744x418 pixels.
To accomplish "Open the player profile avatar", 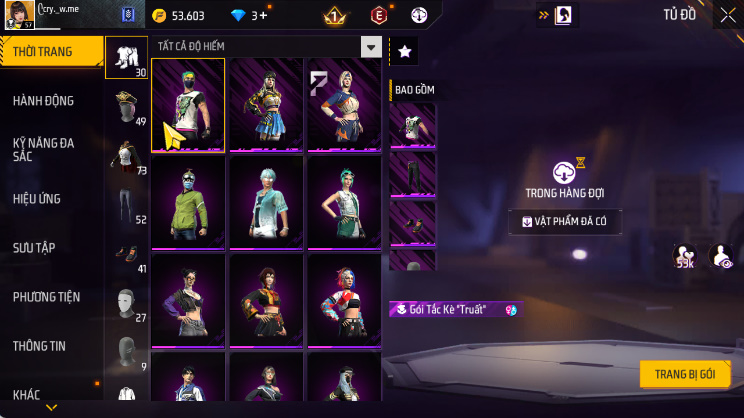I will pyautogui.click(x=16, y=14).
